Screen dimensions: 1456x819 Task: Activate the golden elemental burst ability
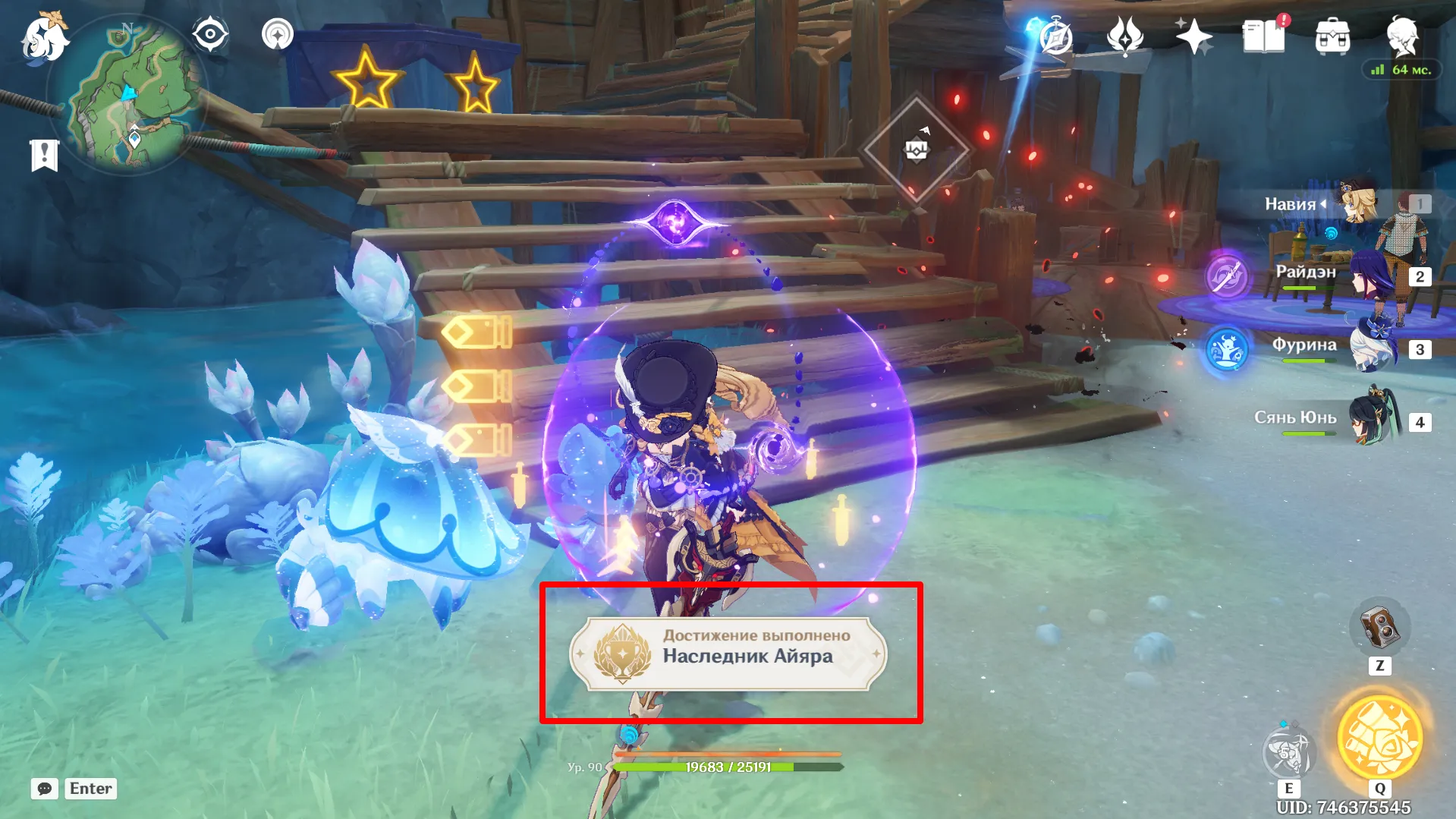[1379, 738]
